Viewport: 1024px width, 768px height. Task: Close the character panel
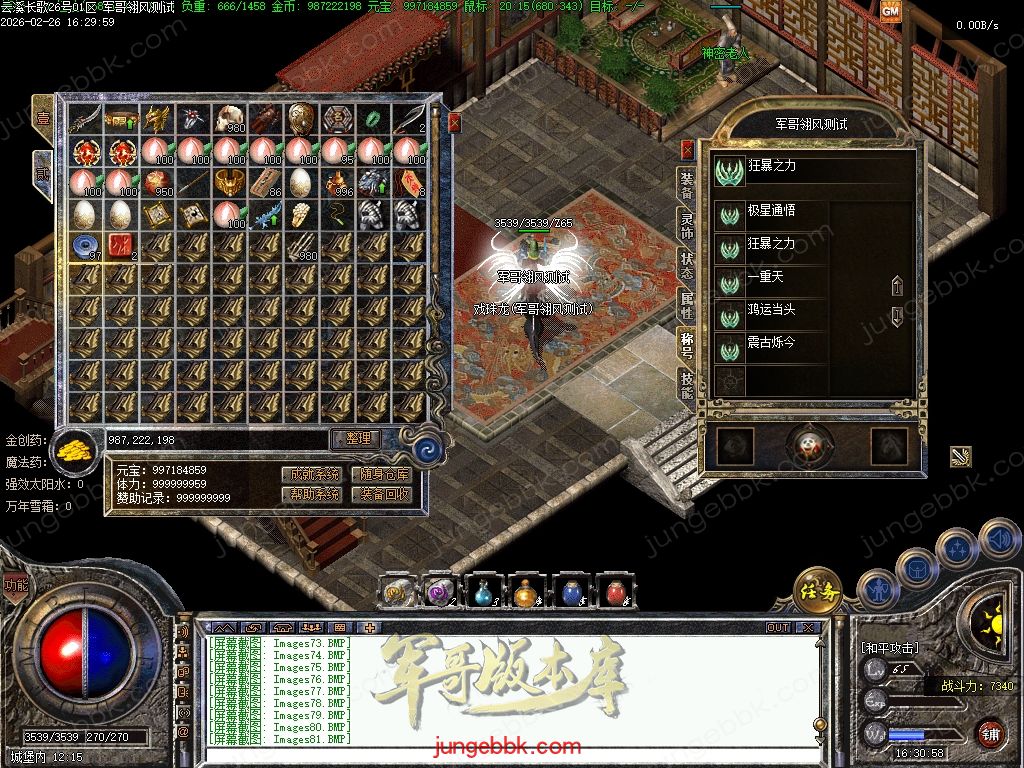click(687, 150)
